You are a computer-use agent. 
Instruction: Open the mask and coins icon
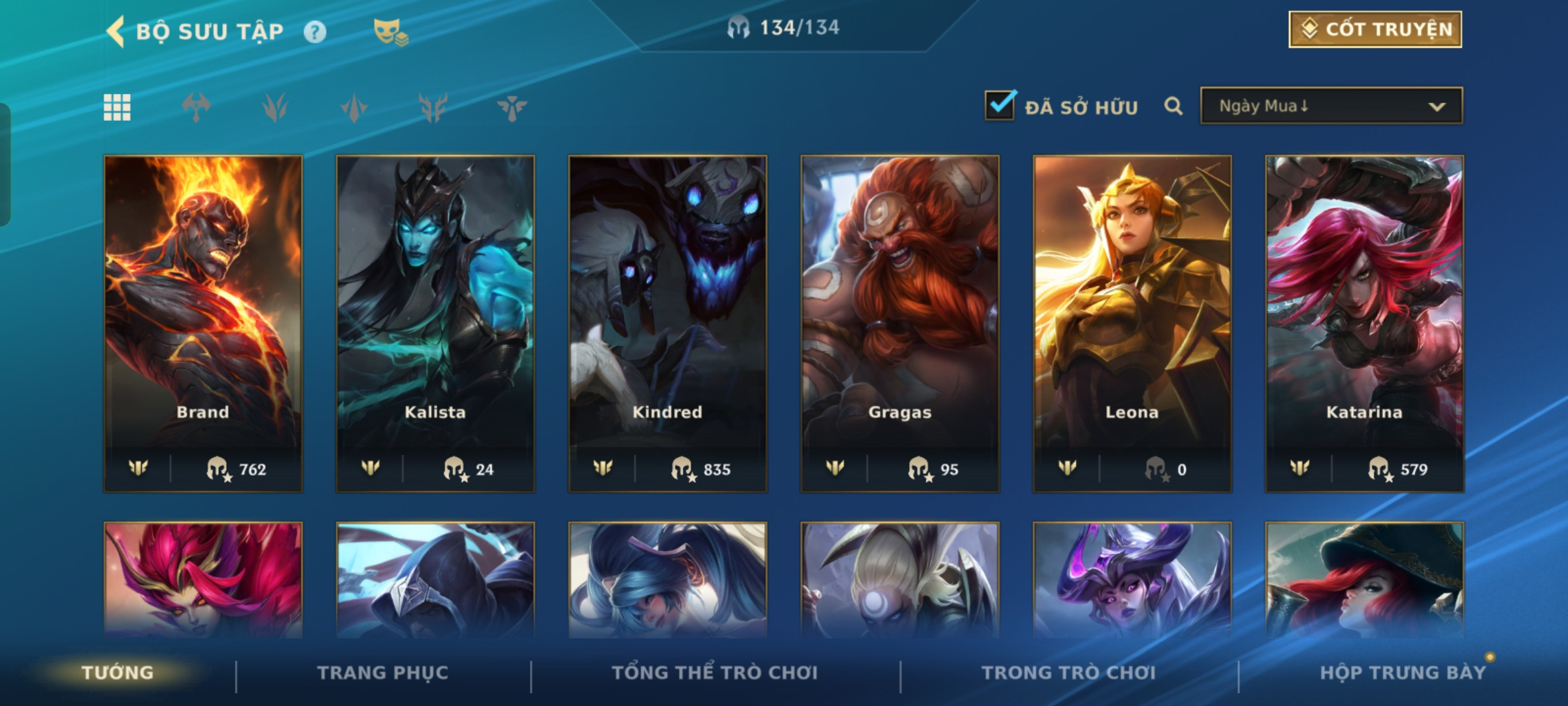(390, 32)
